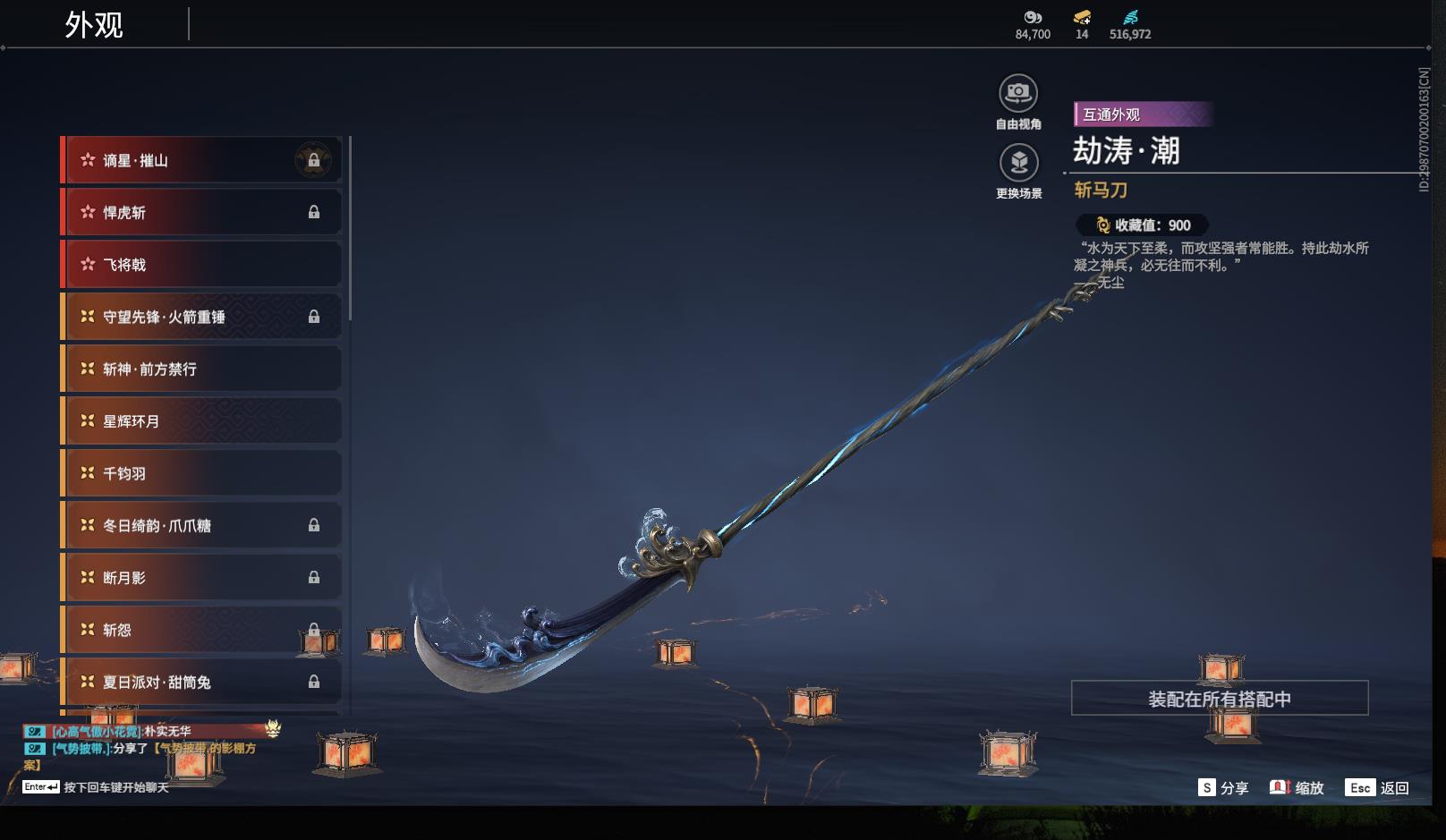1446x840 pixels.
Task: Choose the 斩怨 weapon skin
Action: tap(201, 630)
